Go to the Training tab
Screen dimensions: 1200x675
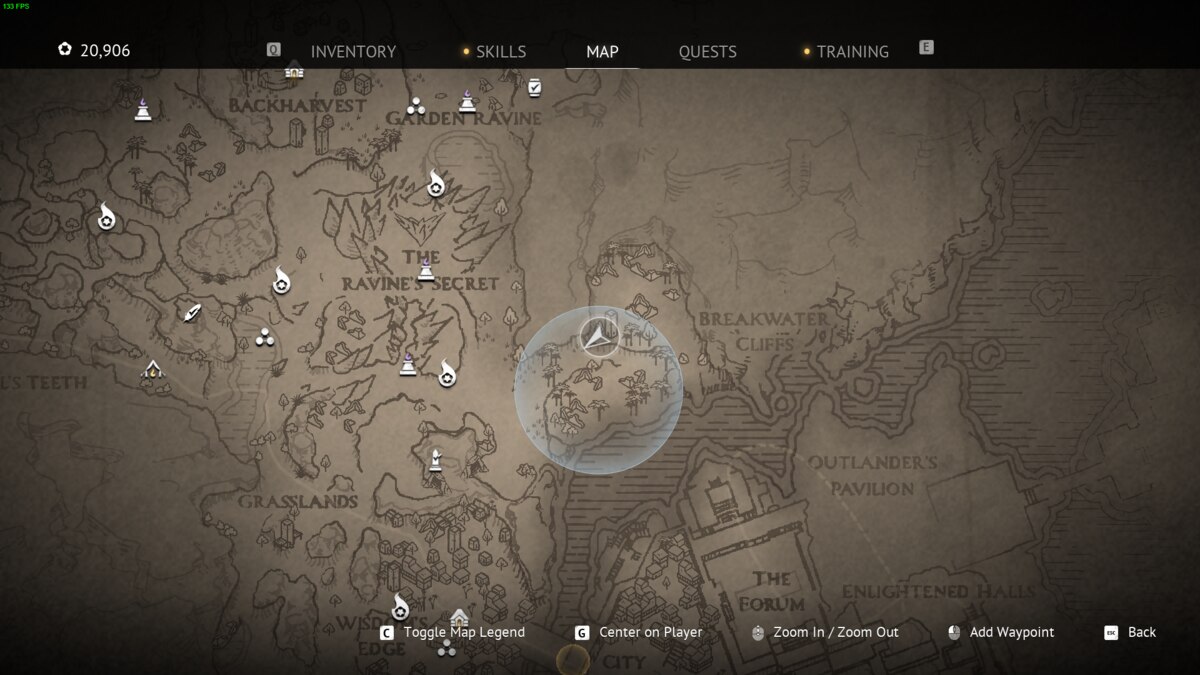[852, 51]
